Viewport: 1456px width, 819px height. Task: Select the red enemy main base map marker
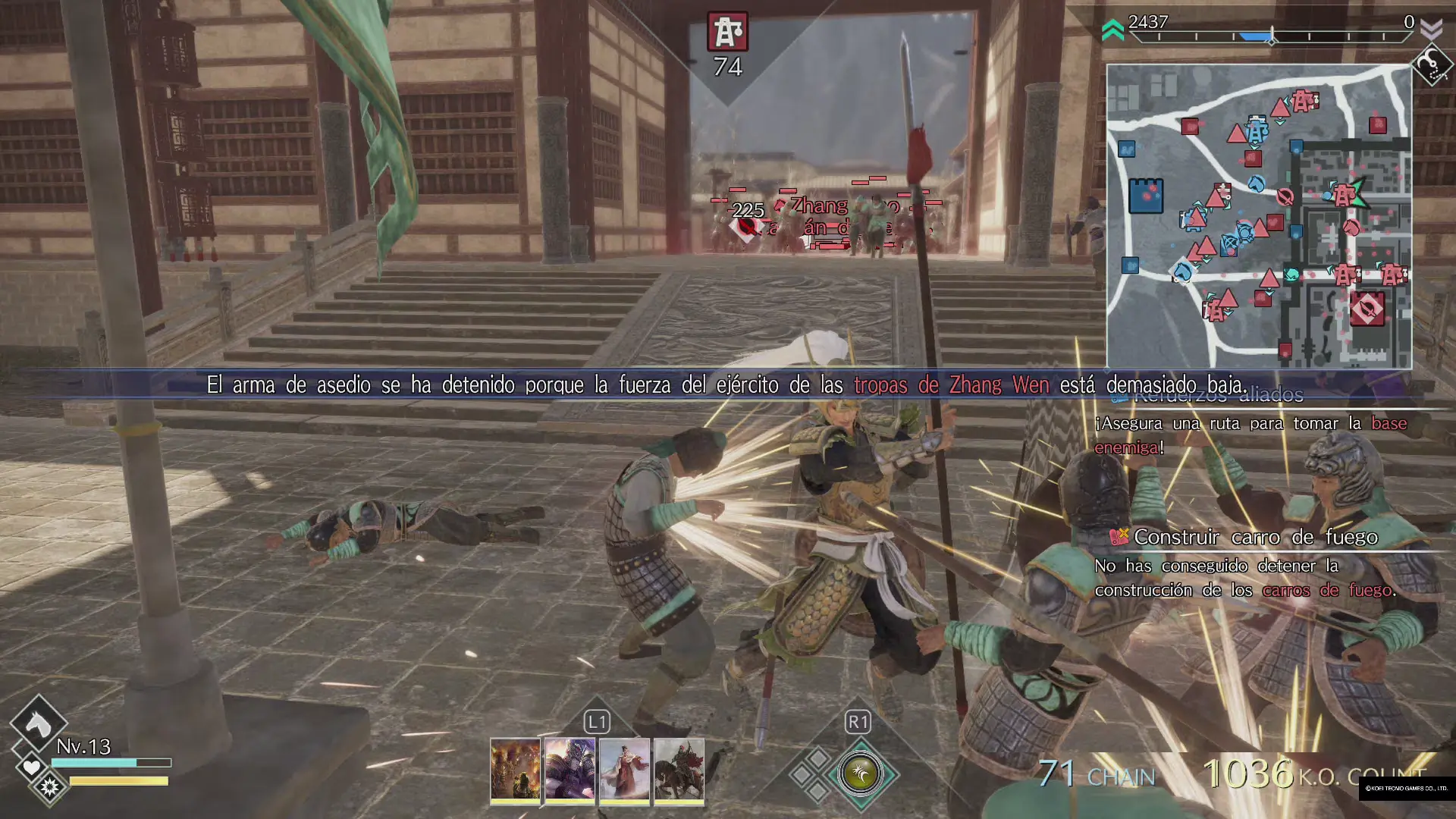(1367, 309)
